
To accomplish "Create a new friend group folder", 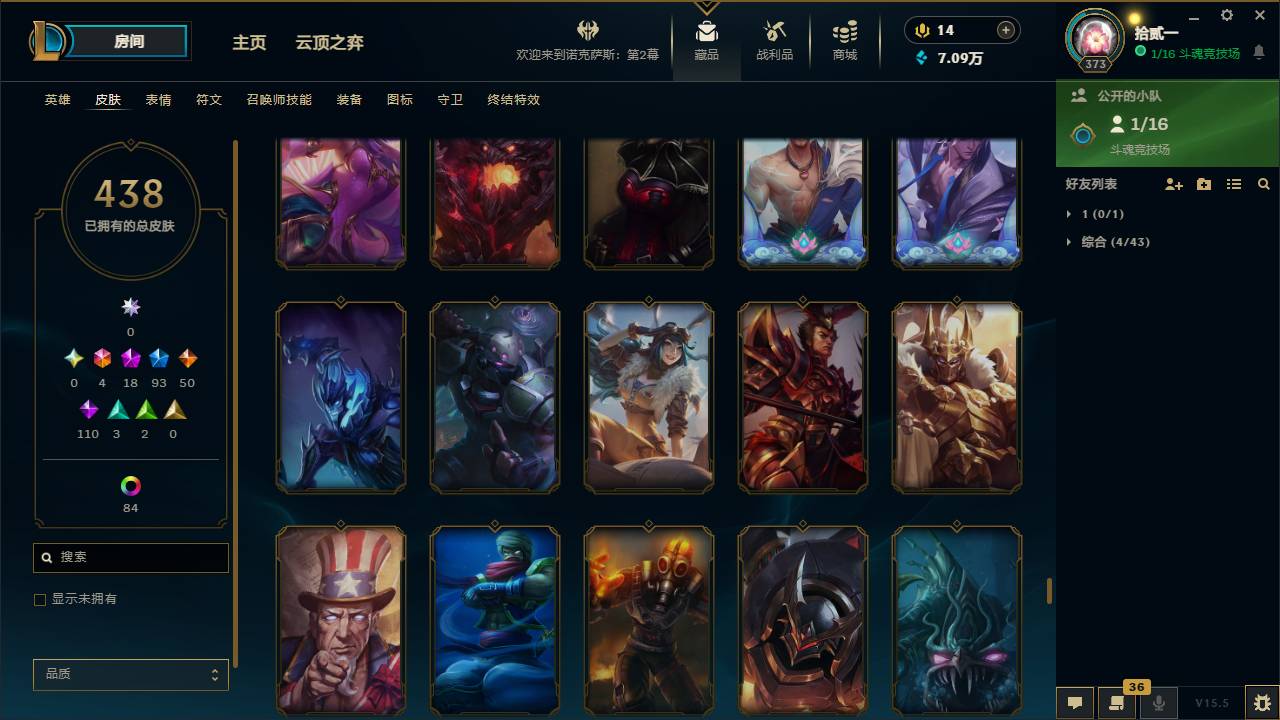I will click(x=1203, y=184).
